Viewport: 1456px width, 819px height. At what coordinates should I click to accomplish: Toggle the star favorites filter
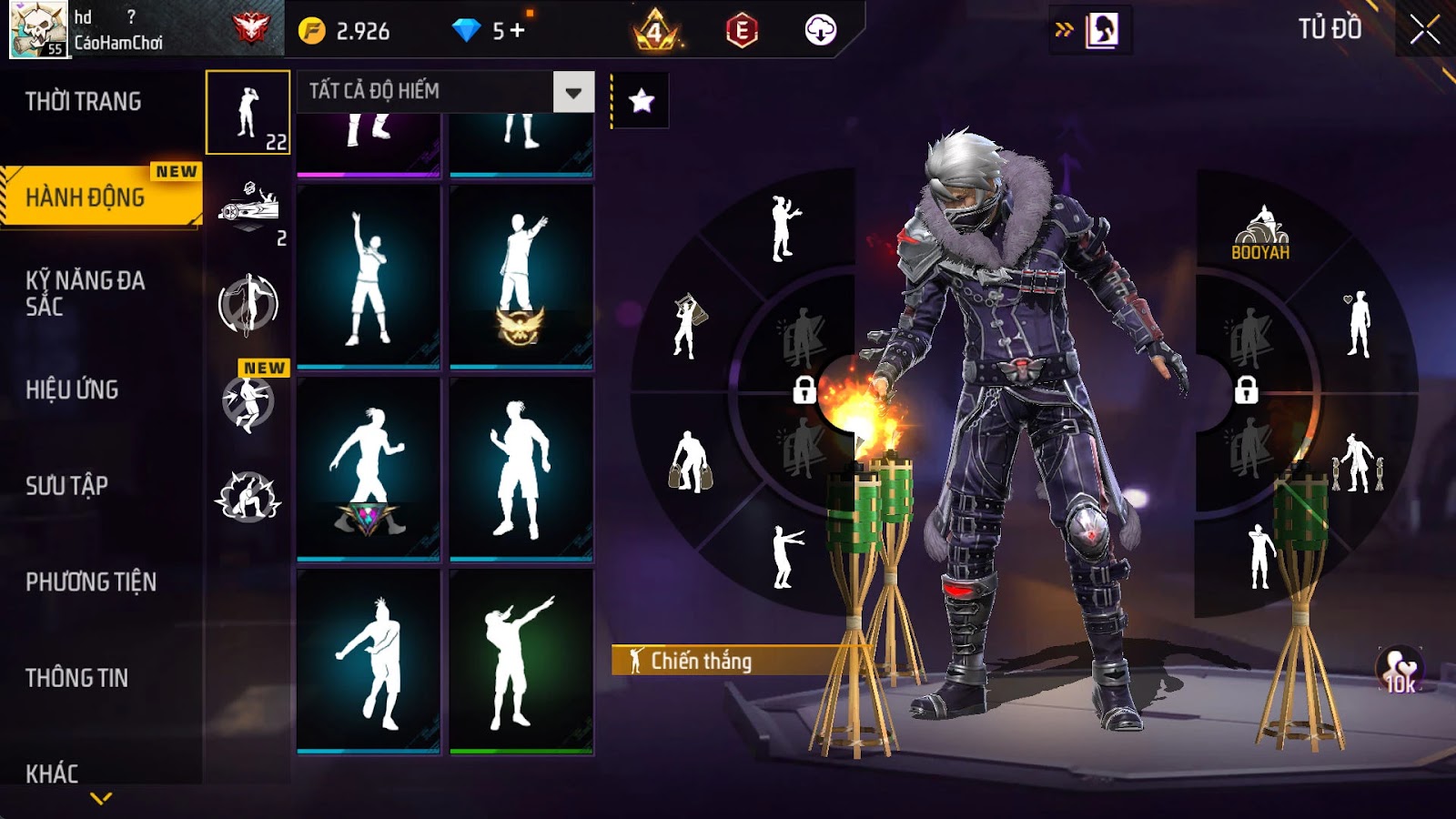tap(642, 101)
